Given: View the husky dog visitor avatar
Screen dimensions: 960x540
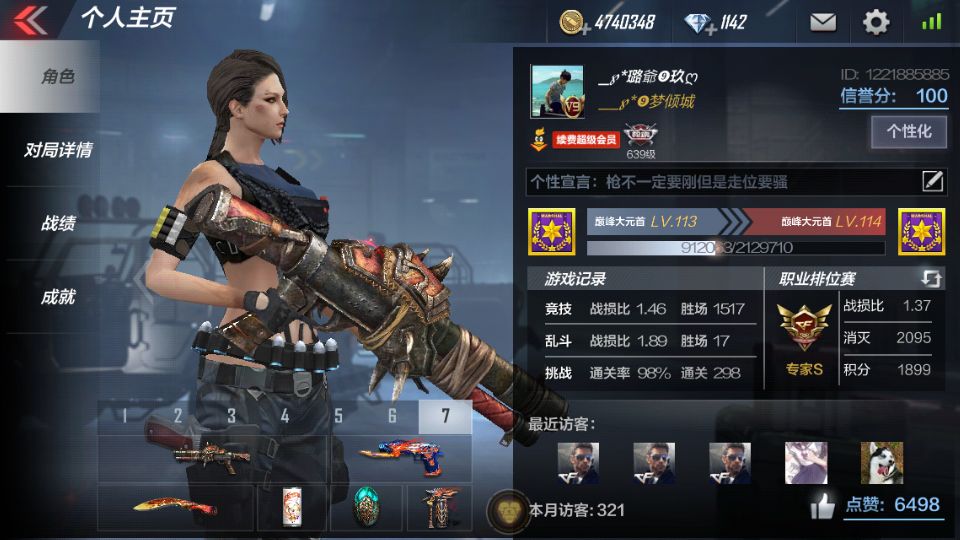Looking at the screenshot, I should pos(881,463).
